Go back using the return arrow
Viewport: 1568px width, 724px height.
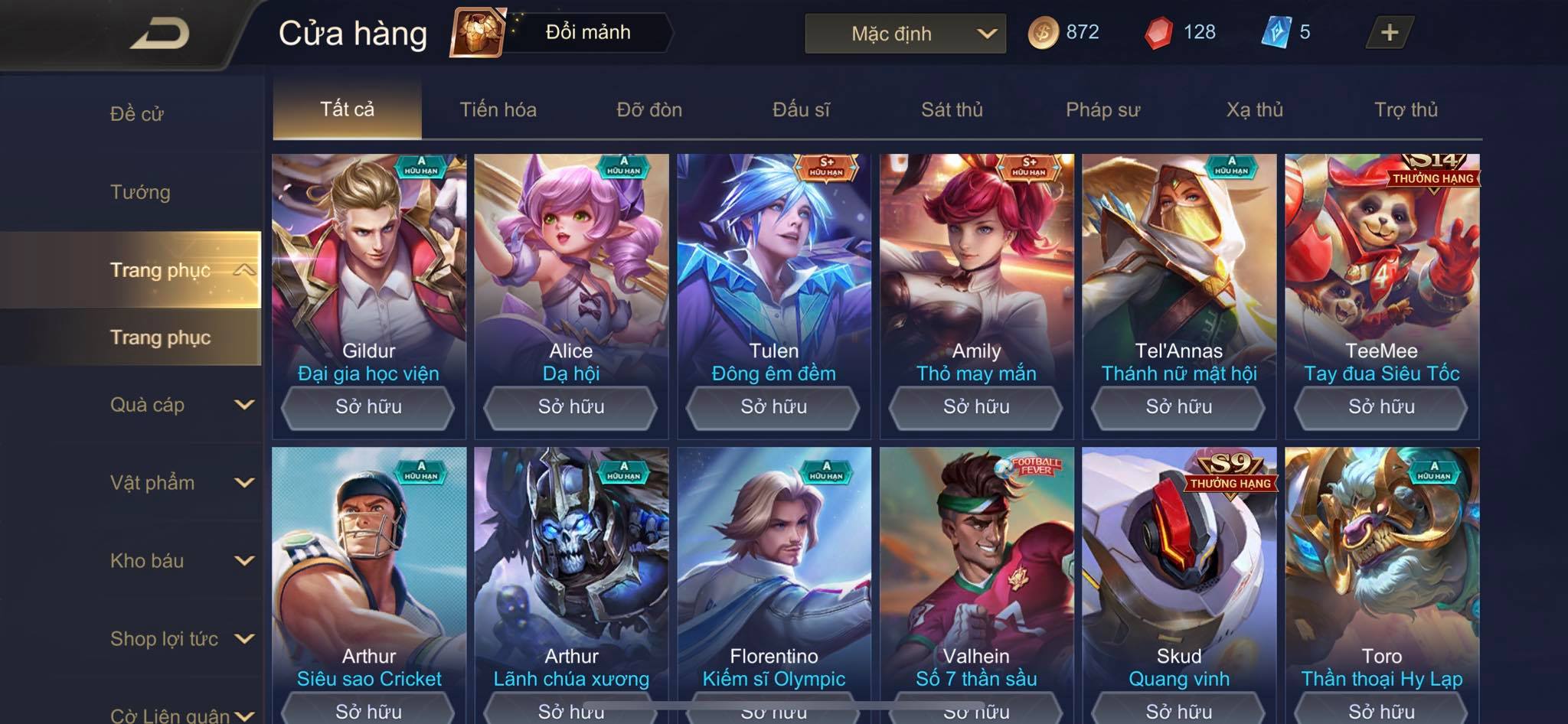159,34
